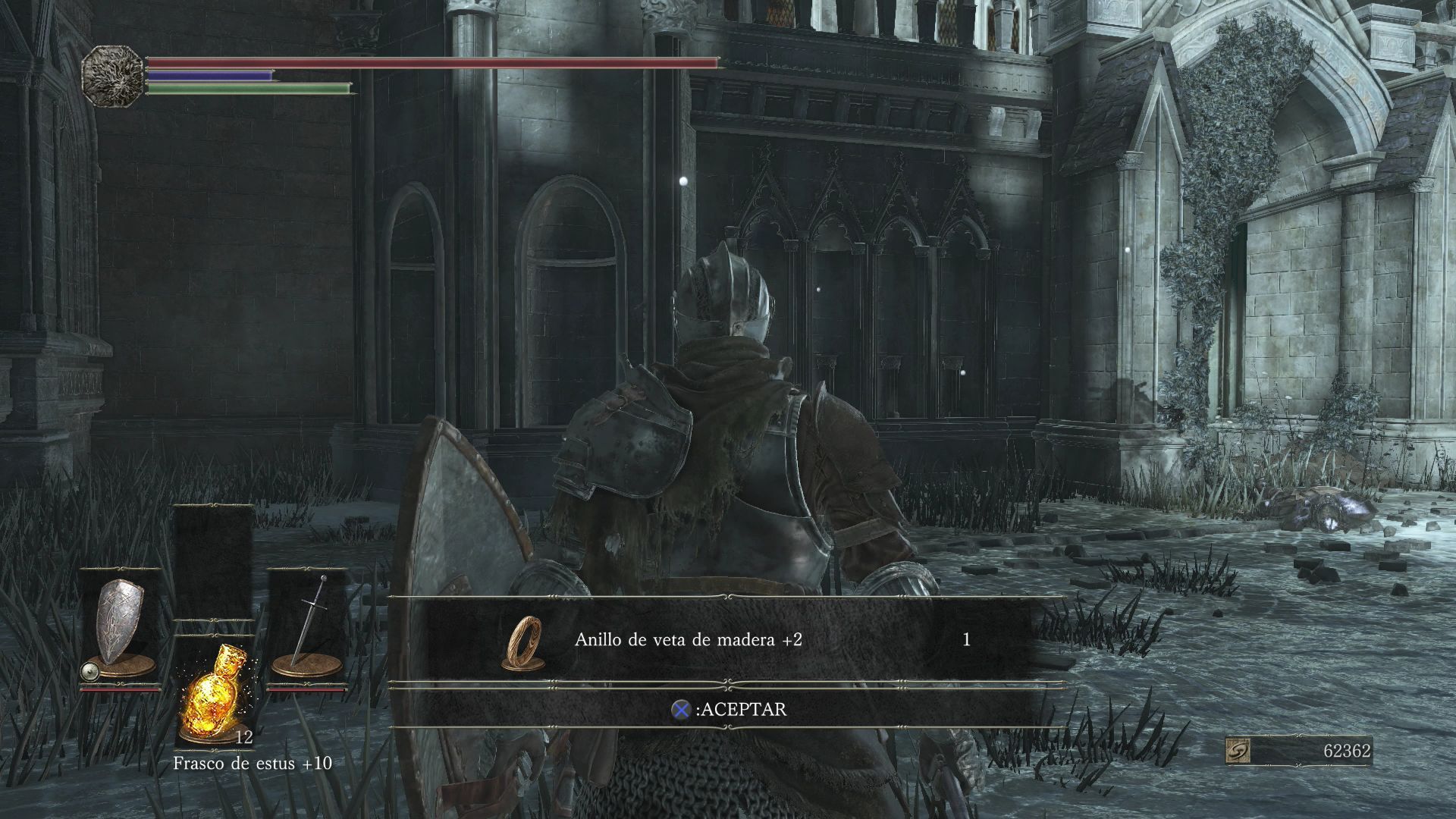The width and height of the screenshot is (1456, 819).
Task: Click the covenant emblem beside the status bars
Action: coord(112,75)
